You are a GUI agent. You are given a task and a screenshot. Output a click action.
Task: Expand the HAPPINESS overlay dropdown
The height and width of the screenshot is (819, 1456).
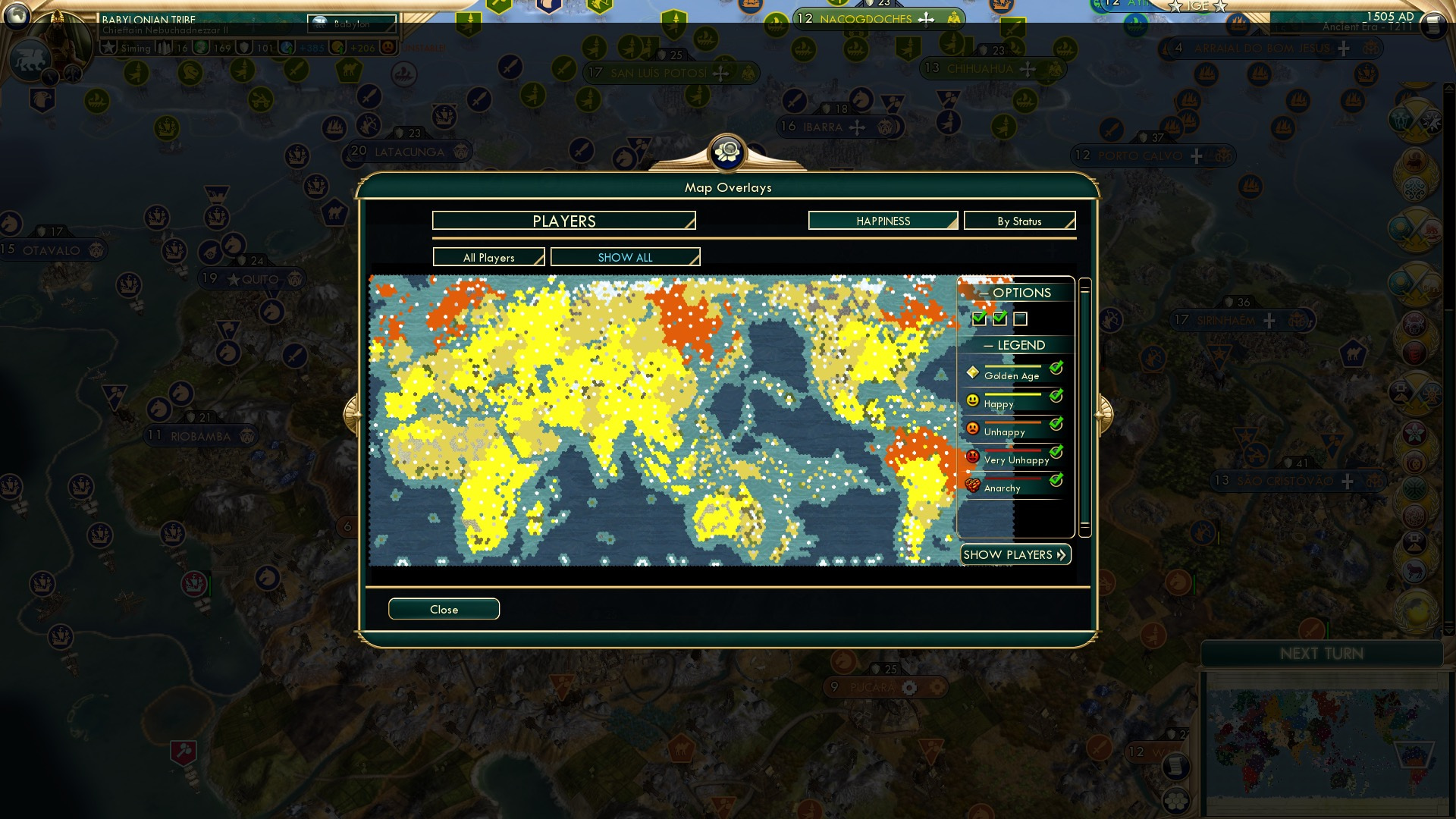(882, 221)
